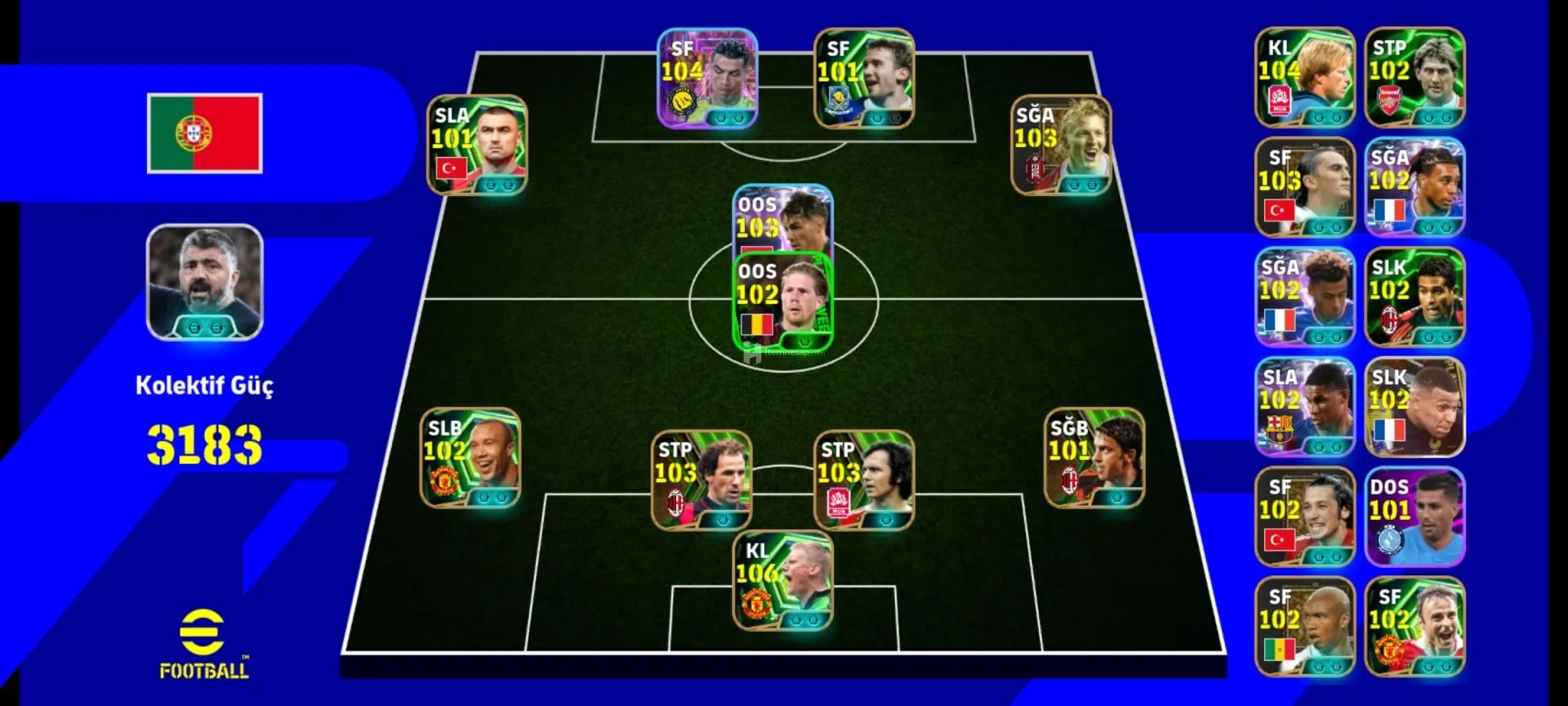This screenshot has height=706, width=1568.
Task: Choose the SLA 101 winger with Turkish flag
Action: [x=477, y=145]
